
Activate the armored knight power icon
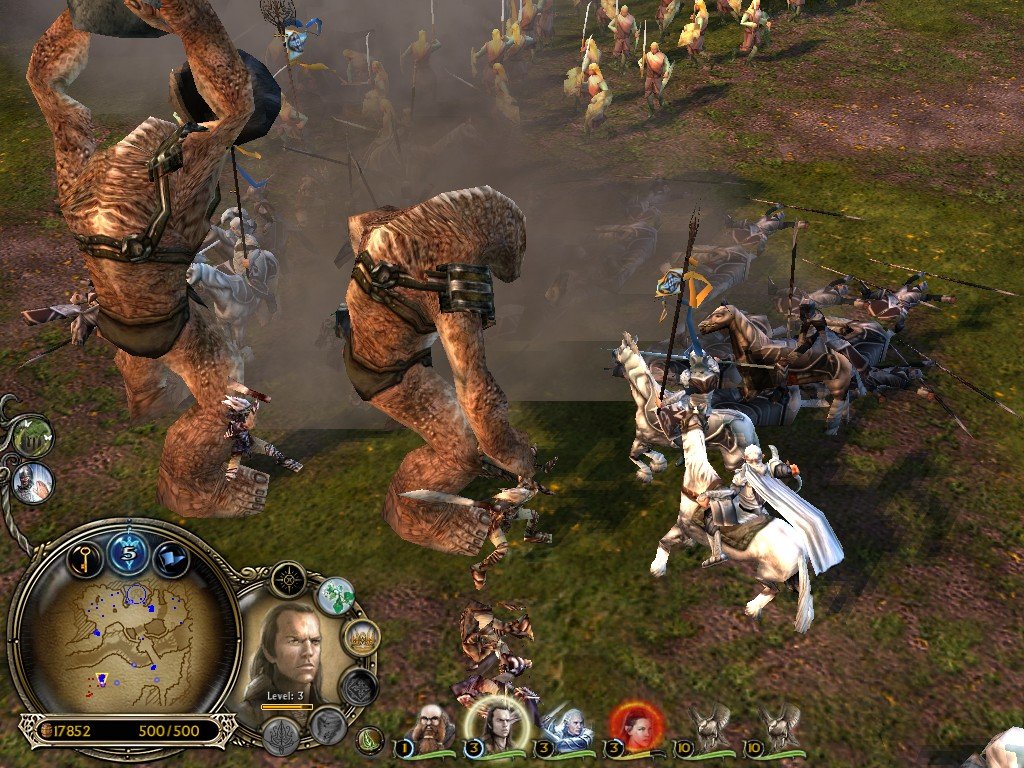pos(33,483)
